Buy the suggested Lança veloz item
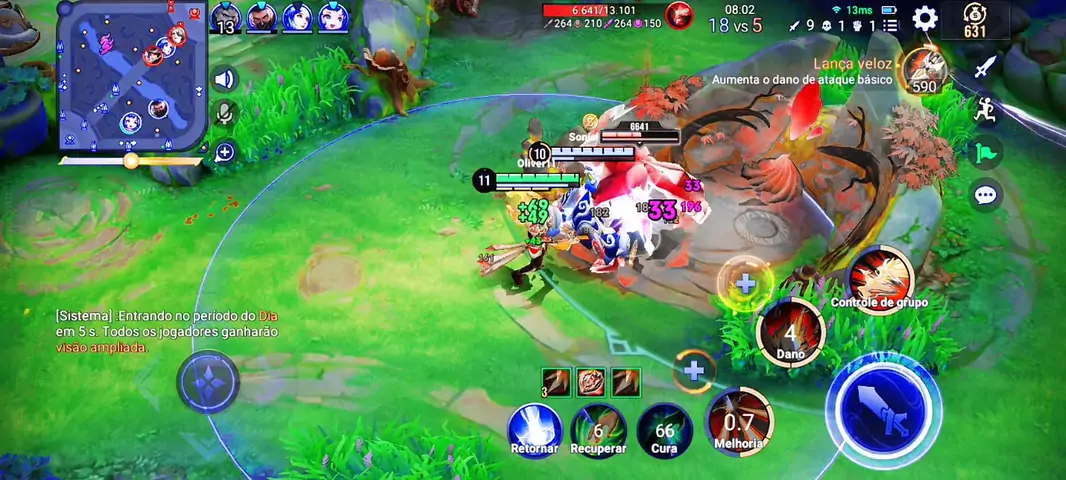 point(923,70)
